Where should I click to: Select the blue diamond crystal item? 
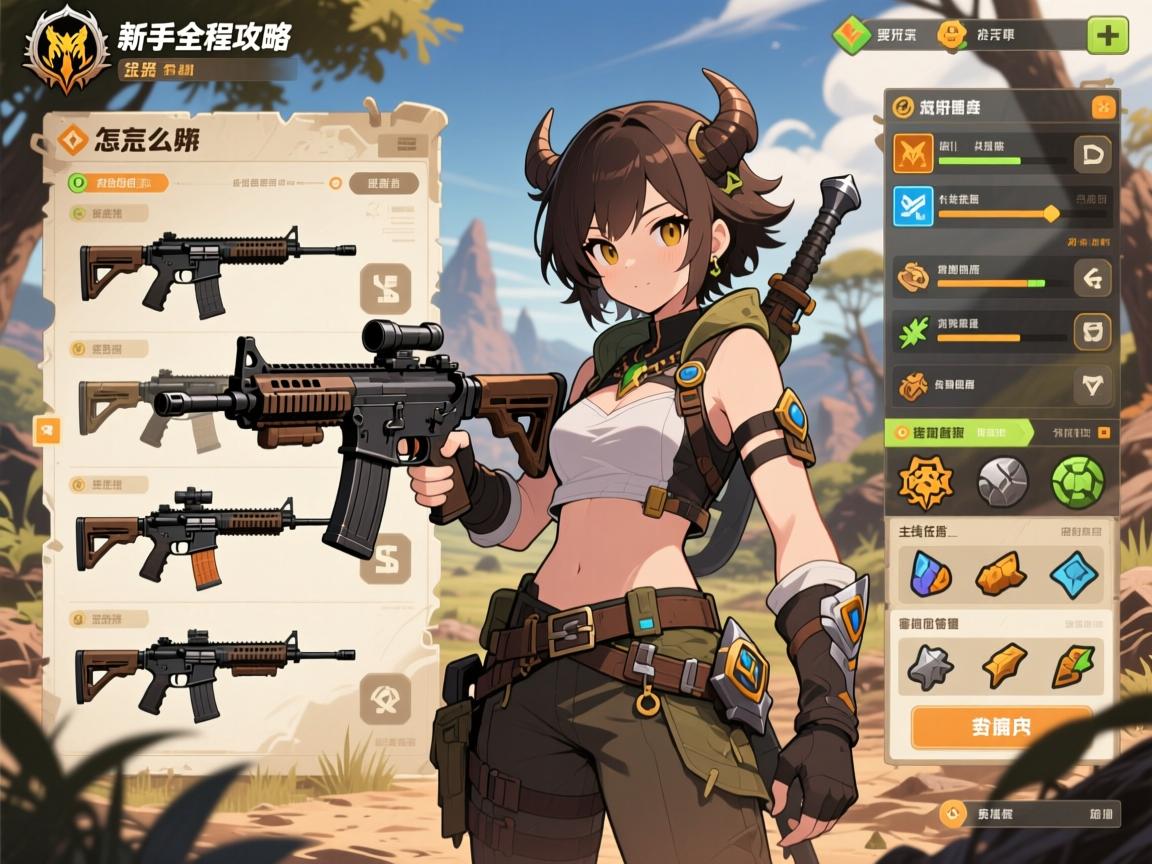coord(1073,575)
